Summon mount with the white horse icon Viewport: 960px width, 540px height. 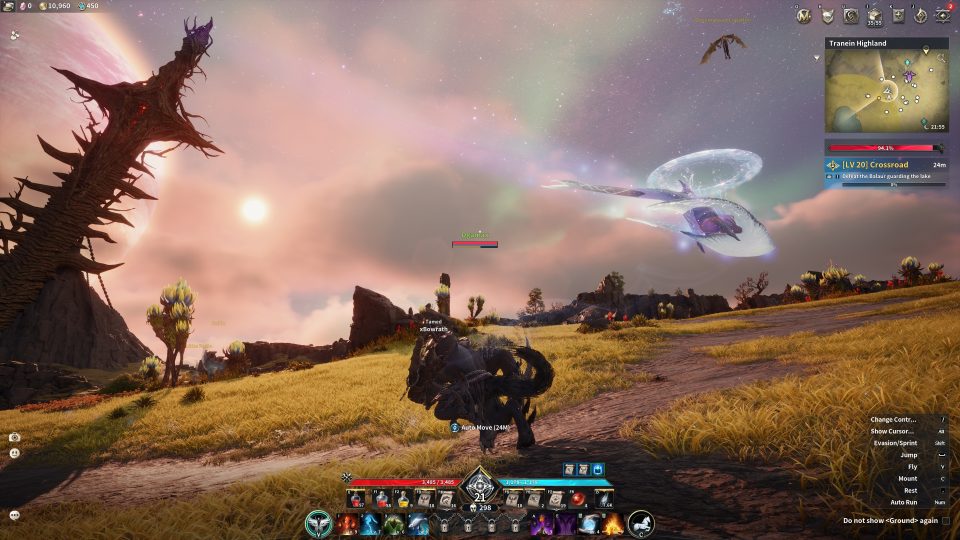[641, 522]
